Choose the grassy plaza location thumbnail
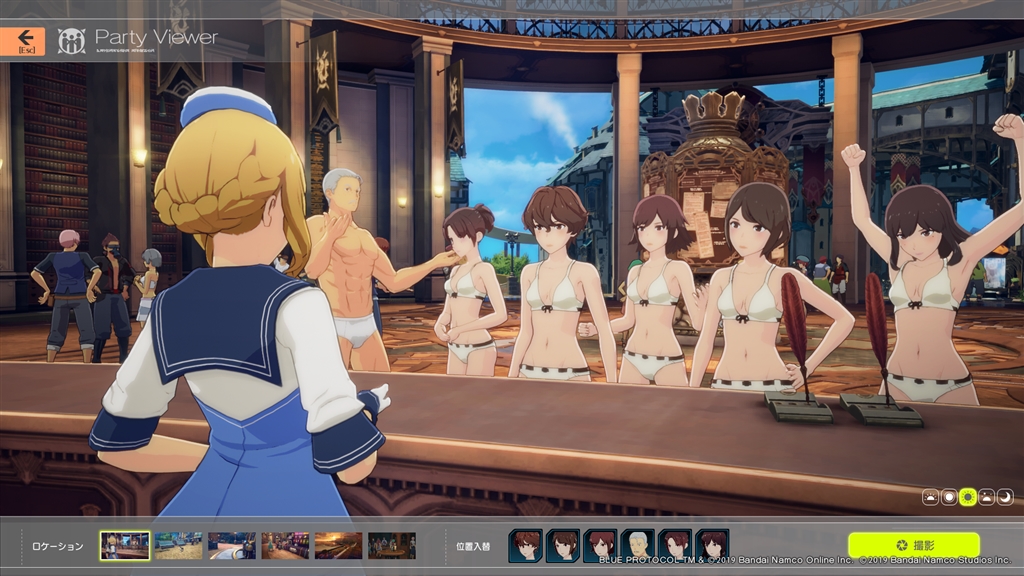 pyautogui.click(x=178, y=545)
